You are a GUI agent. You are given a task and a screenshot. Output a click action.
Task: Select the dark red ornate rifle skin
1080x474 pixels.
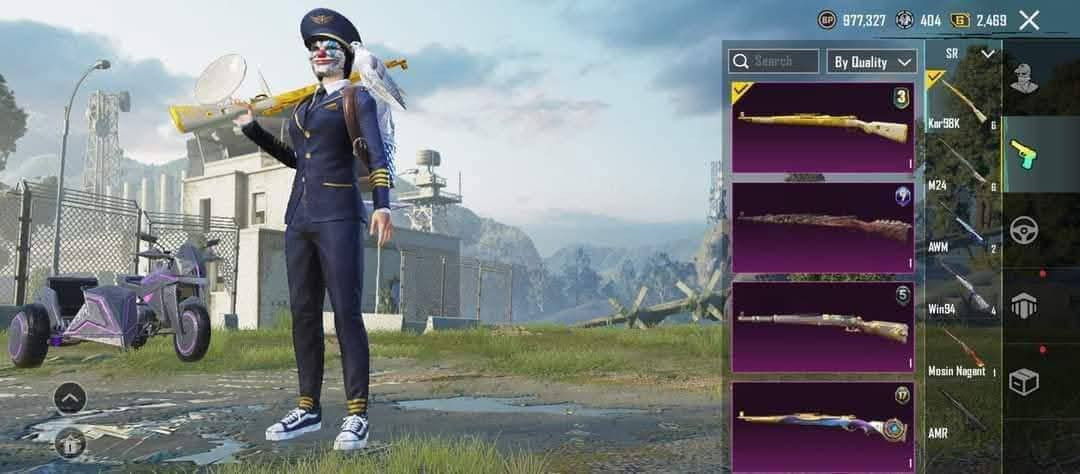coord(825,227)
